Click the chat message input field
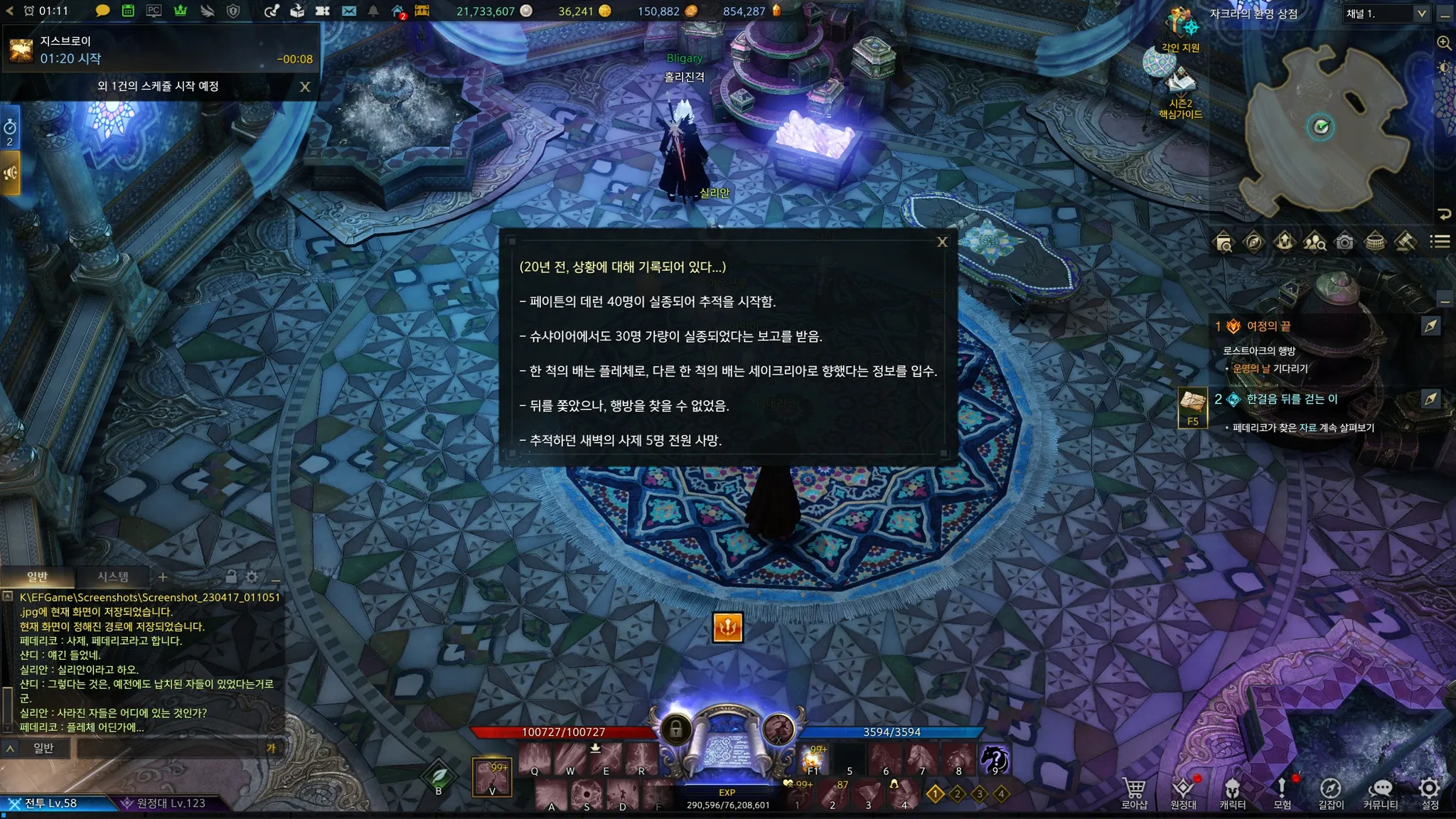The height and width of the screenshot is (819, 1456). tap(171, 748)
